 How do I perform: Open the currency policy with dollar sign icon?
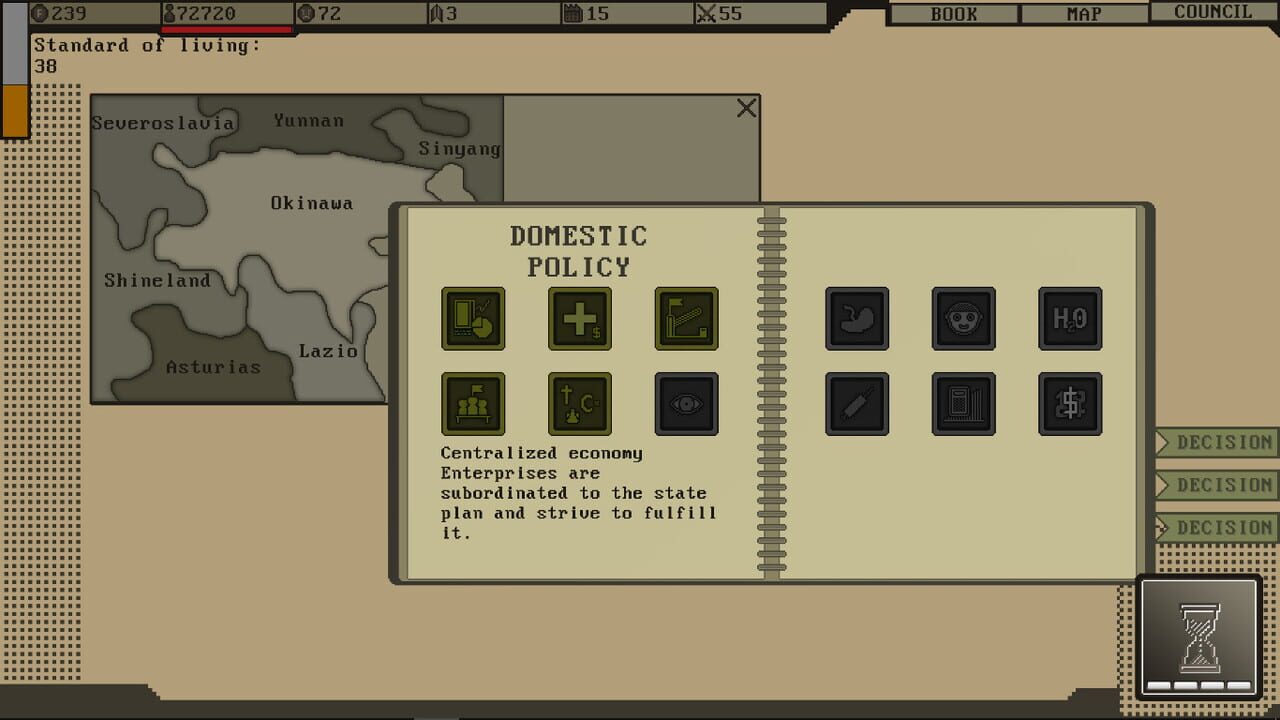coord(1070,403)
